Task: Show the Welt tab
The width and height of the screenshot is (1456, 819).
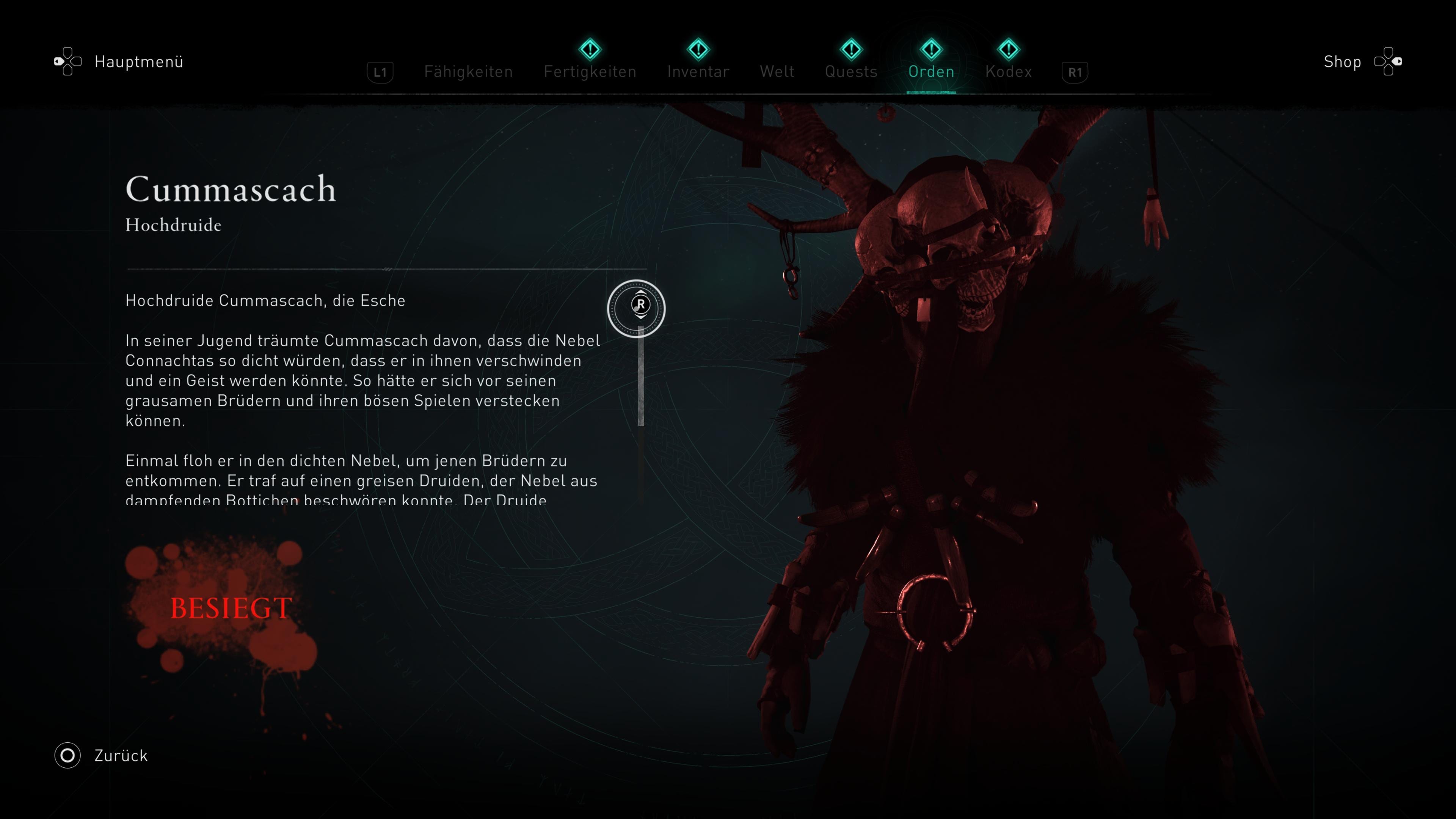Action: [777, 72]
